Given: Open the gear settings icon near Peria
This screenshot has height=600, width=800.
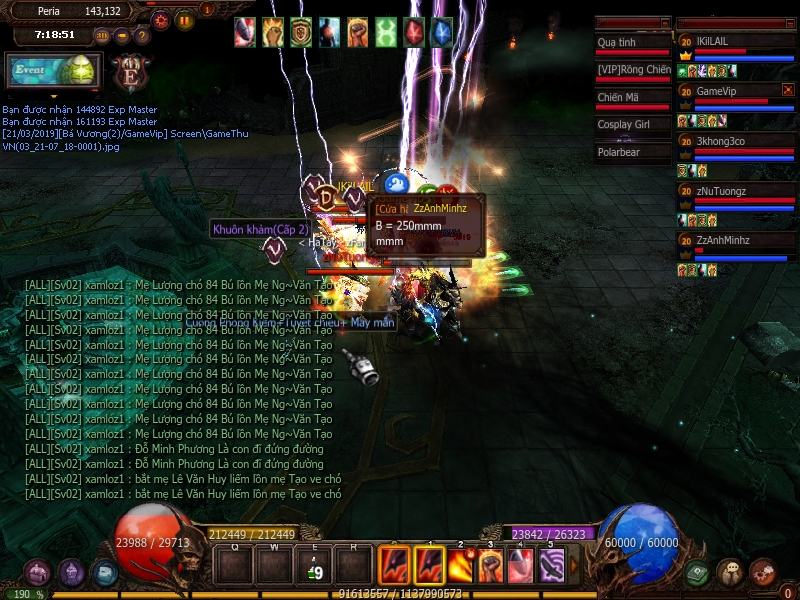Looking at the screenshot, I should coord(161,19).
